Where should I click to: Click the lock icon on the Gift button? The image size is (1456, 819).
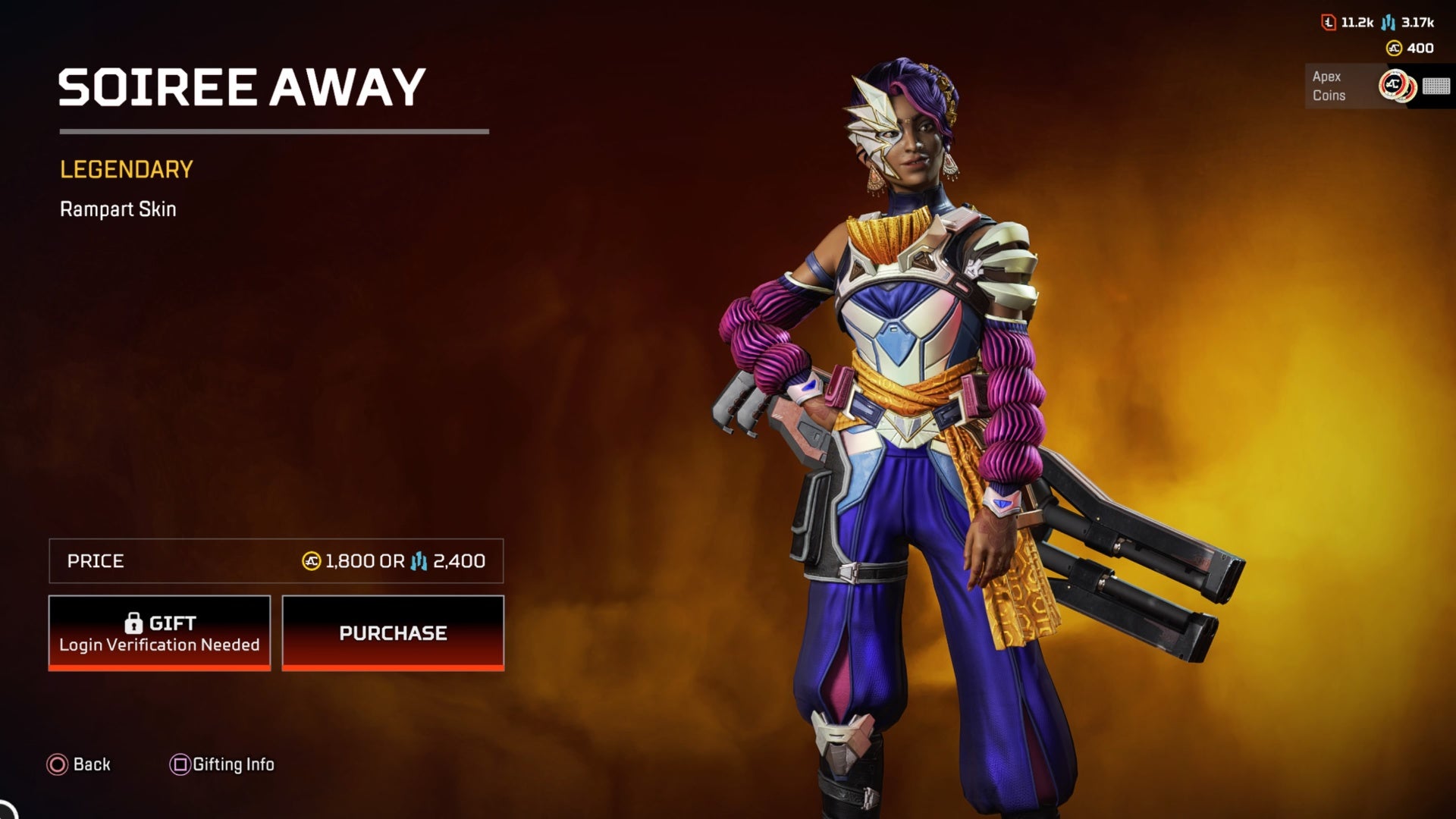coord(135,623)
